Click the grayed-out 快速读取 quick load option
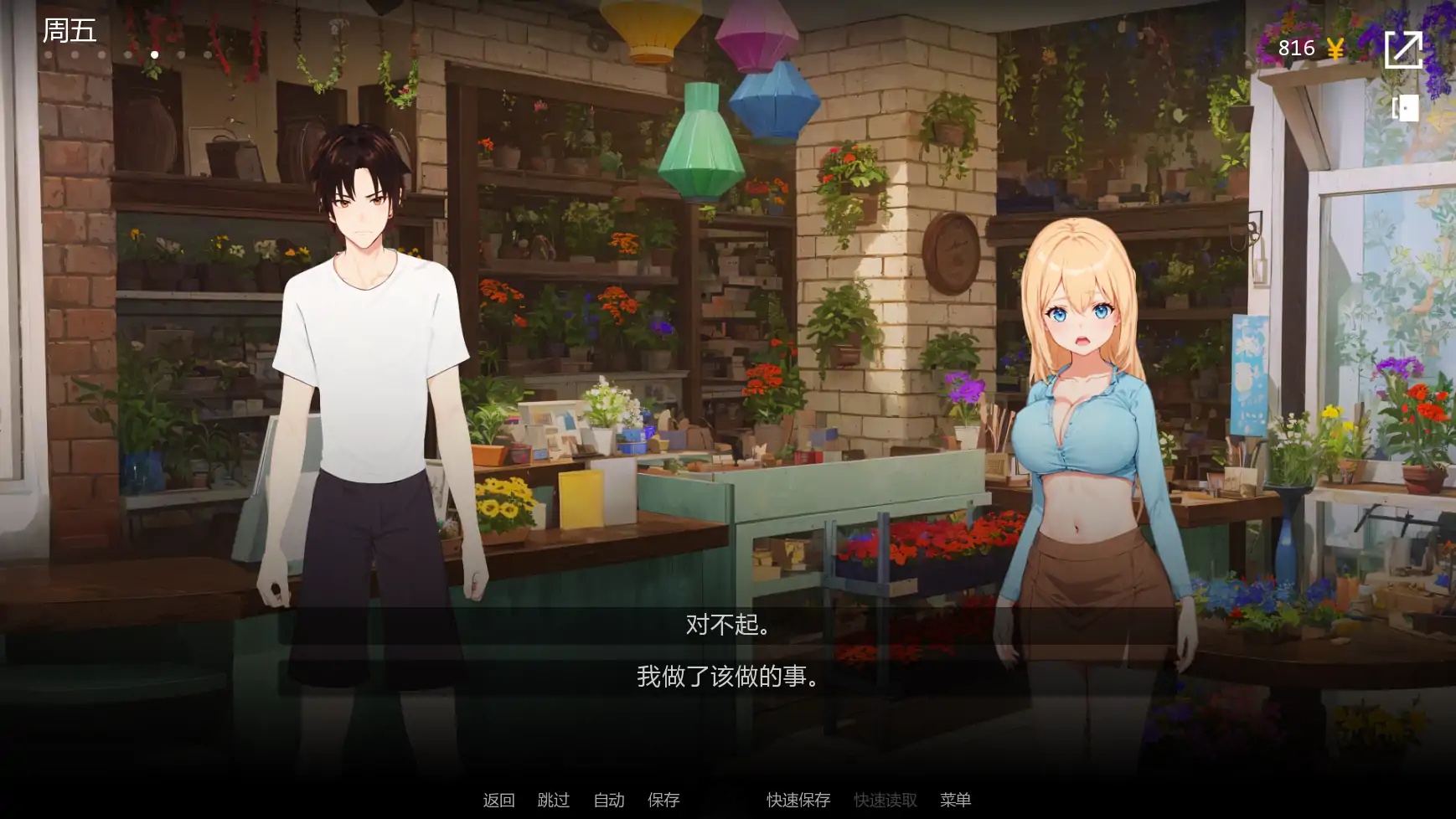 point(884,800)
